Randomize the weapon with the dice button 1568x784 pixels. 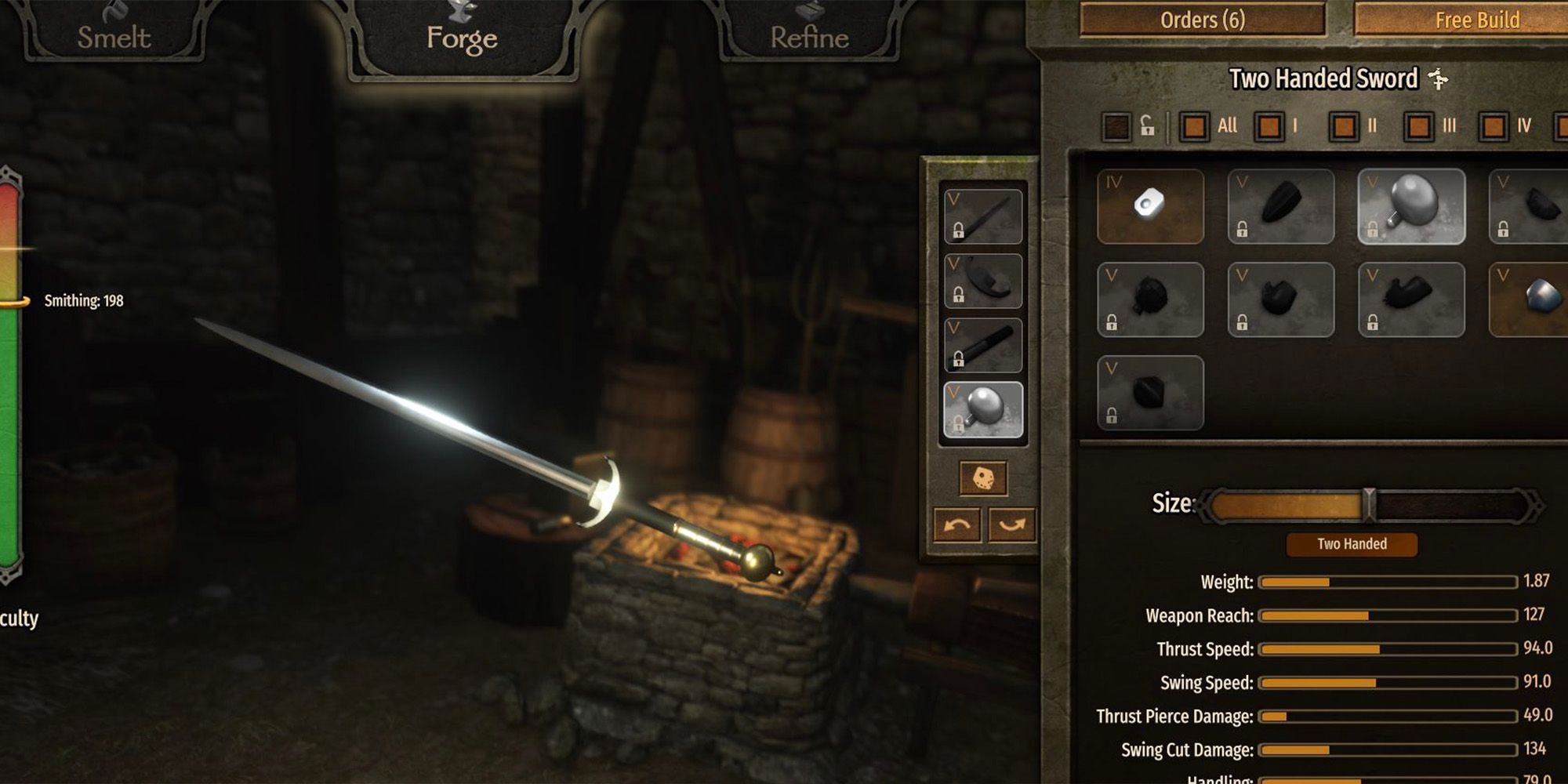(983, 478)
